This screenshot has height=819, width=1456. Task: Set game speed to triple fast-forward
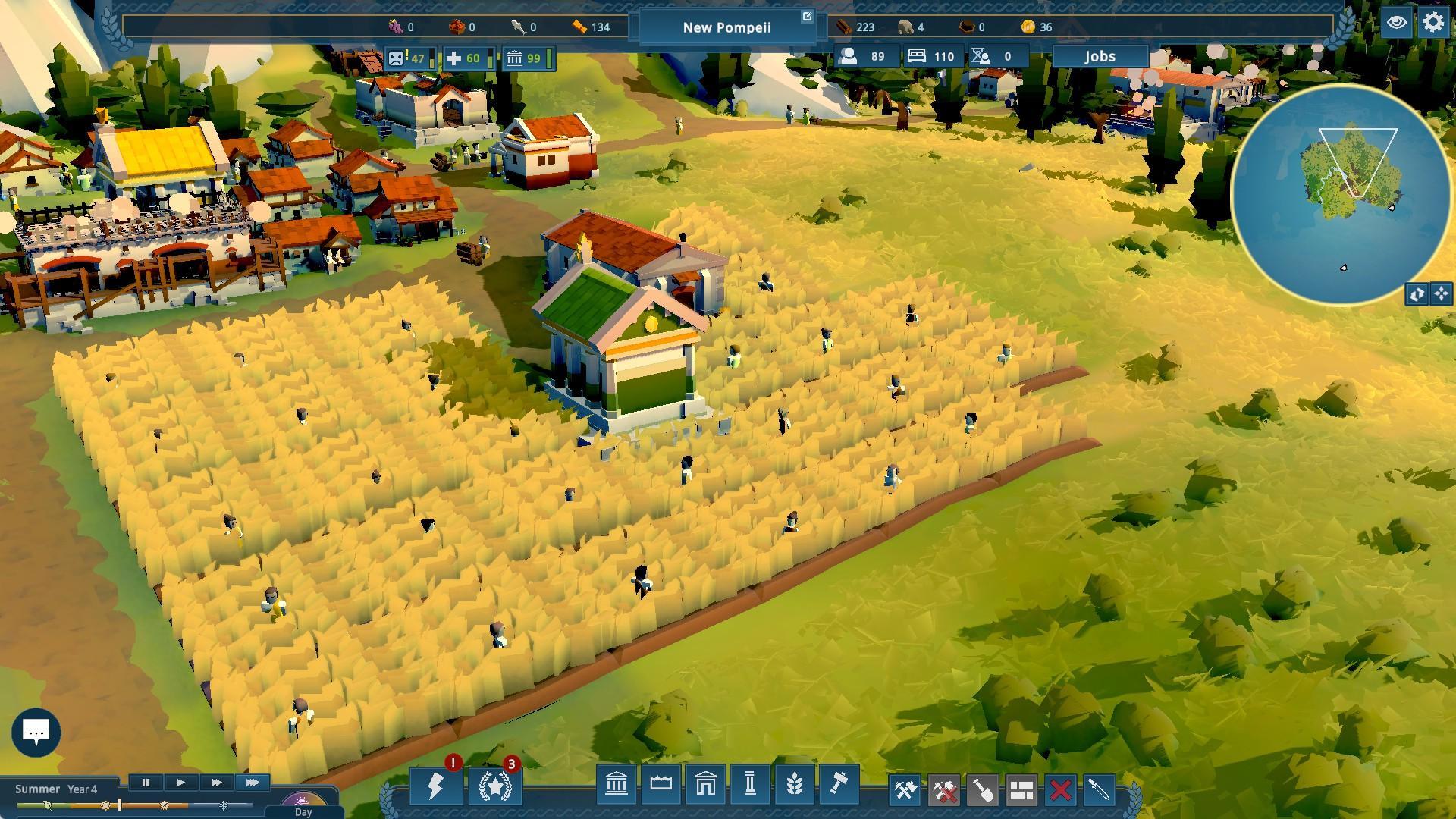click(252, 783)
